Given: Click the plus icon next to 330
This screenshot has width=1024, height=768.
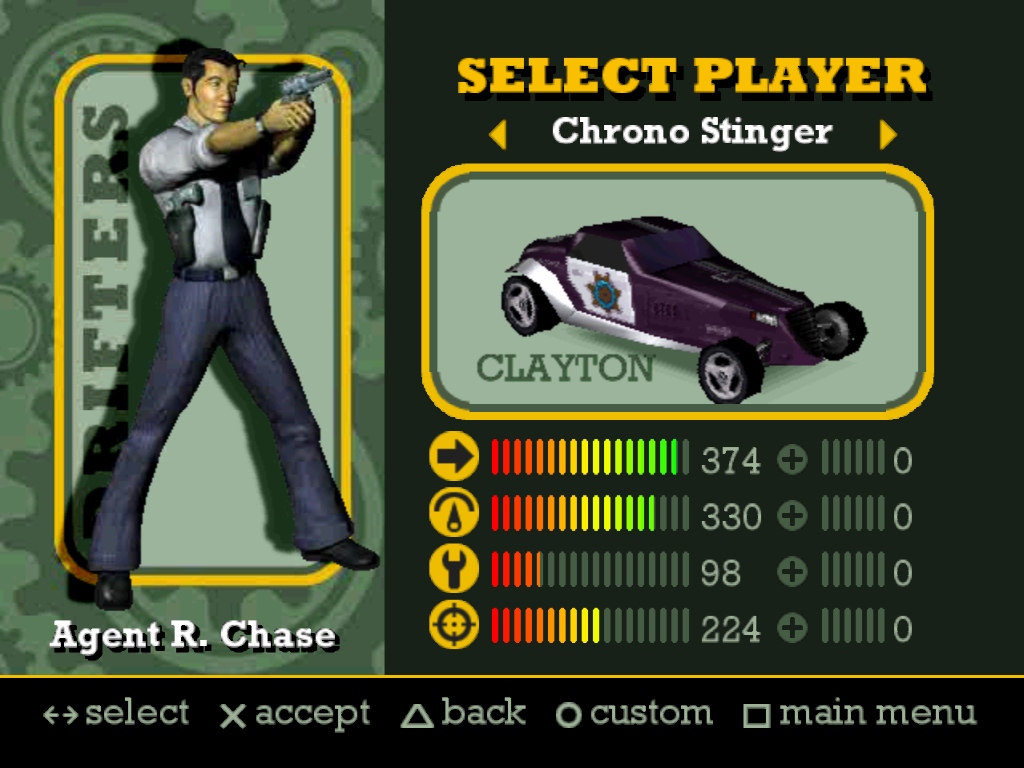Looking at the screenshot, I should pyautogui.click(x=792, y=516).
